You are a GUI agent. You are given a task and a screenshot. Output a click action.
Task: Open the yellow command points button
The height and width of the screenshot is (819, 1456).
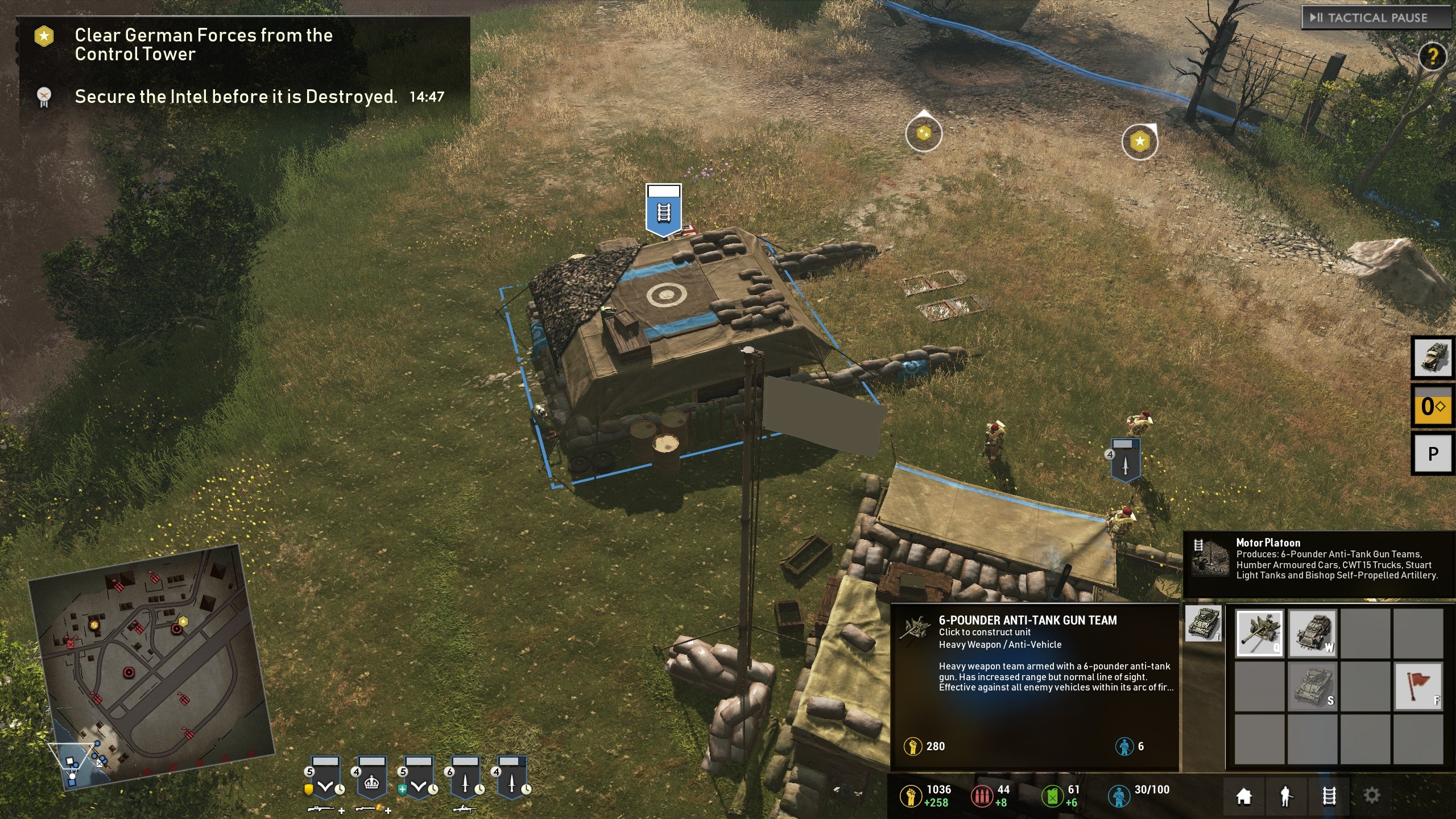click(1433, 406)
